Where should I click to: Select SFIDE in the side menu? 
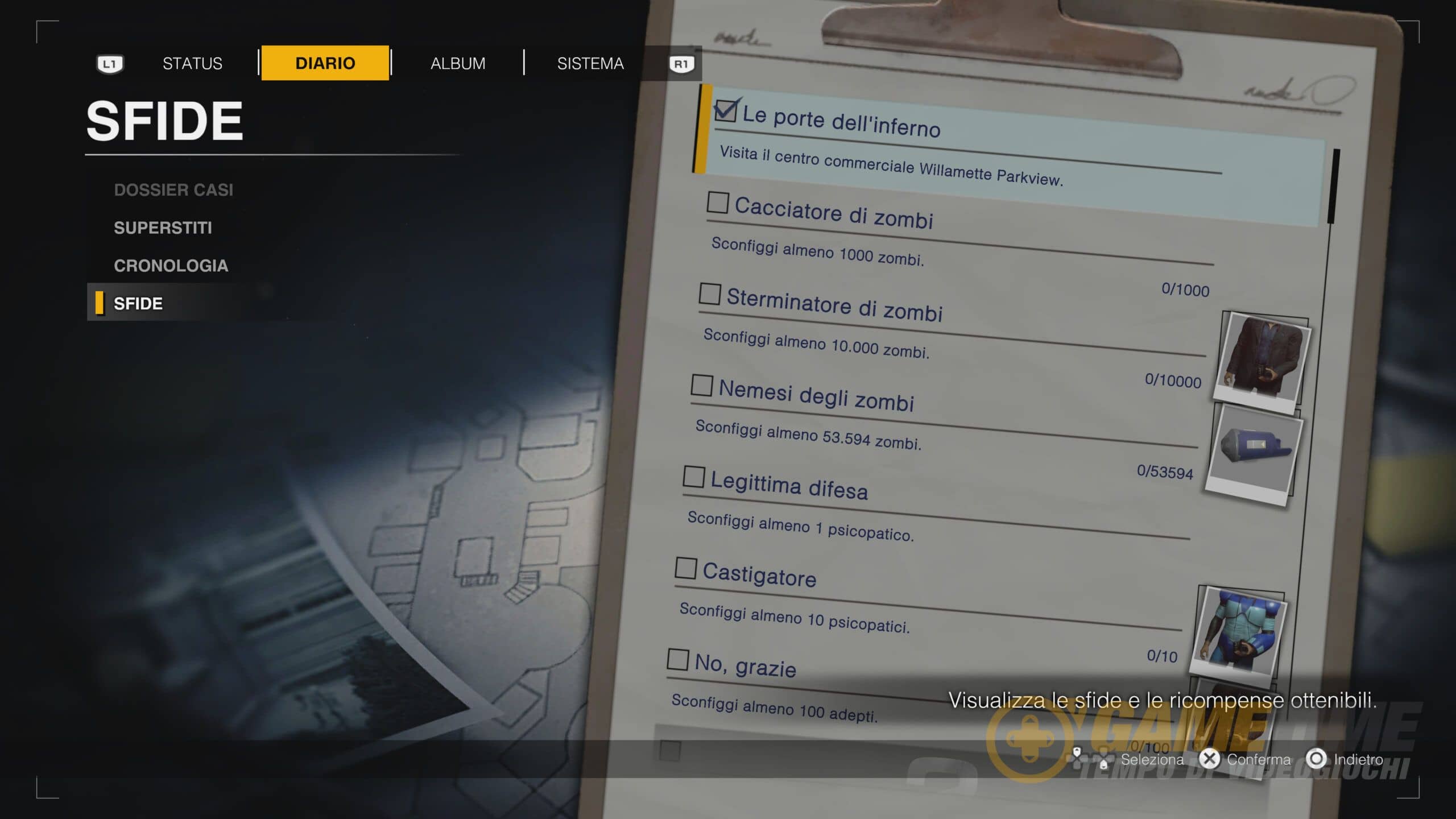pyautogui.click(x=138, y=304)
